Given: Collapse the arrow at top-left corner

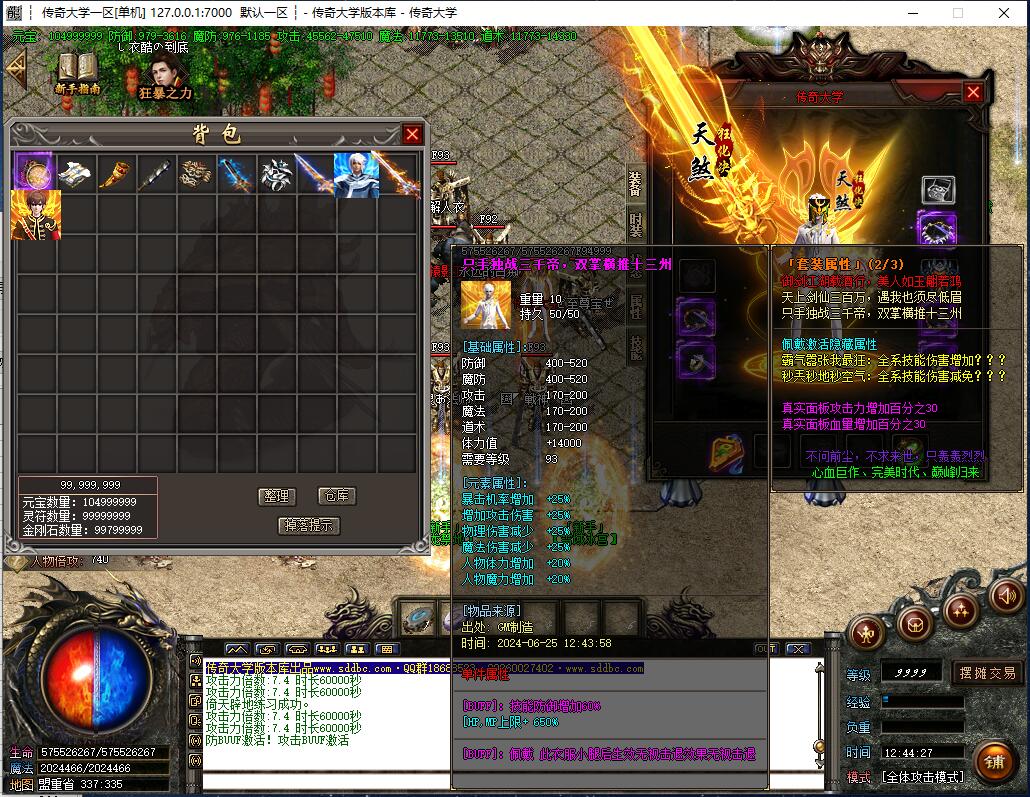Looking at the screenshot, I should click(15, 69).
